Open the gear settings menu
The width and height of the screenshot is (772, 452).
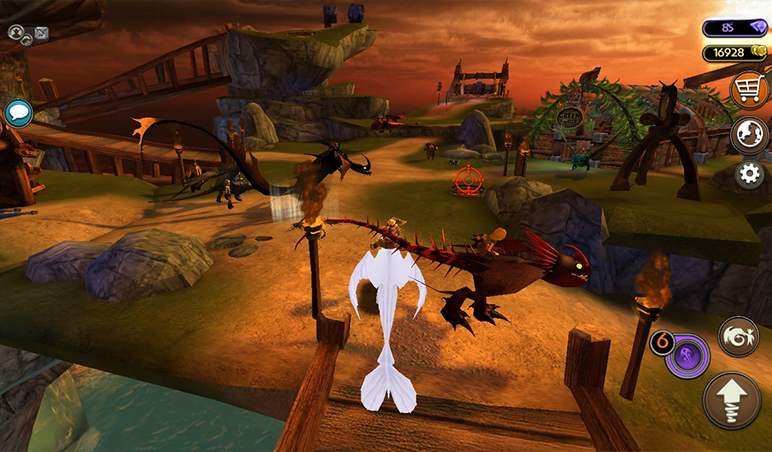(x=749, y=174)
